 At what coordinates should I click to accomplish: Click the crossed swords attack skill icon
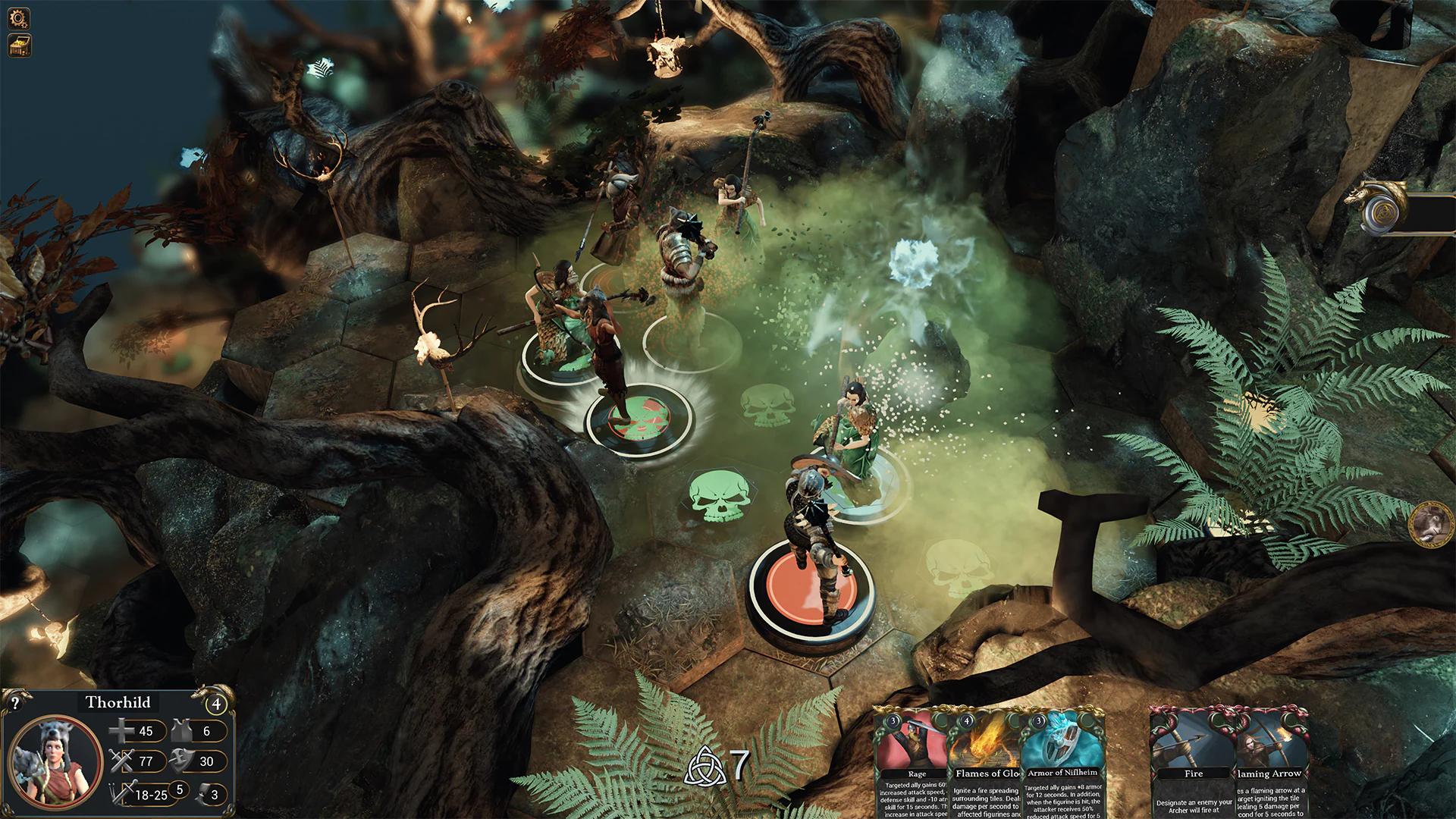[121, 761]
